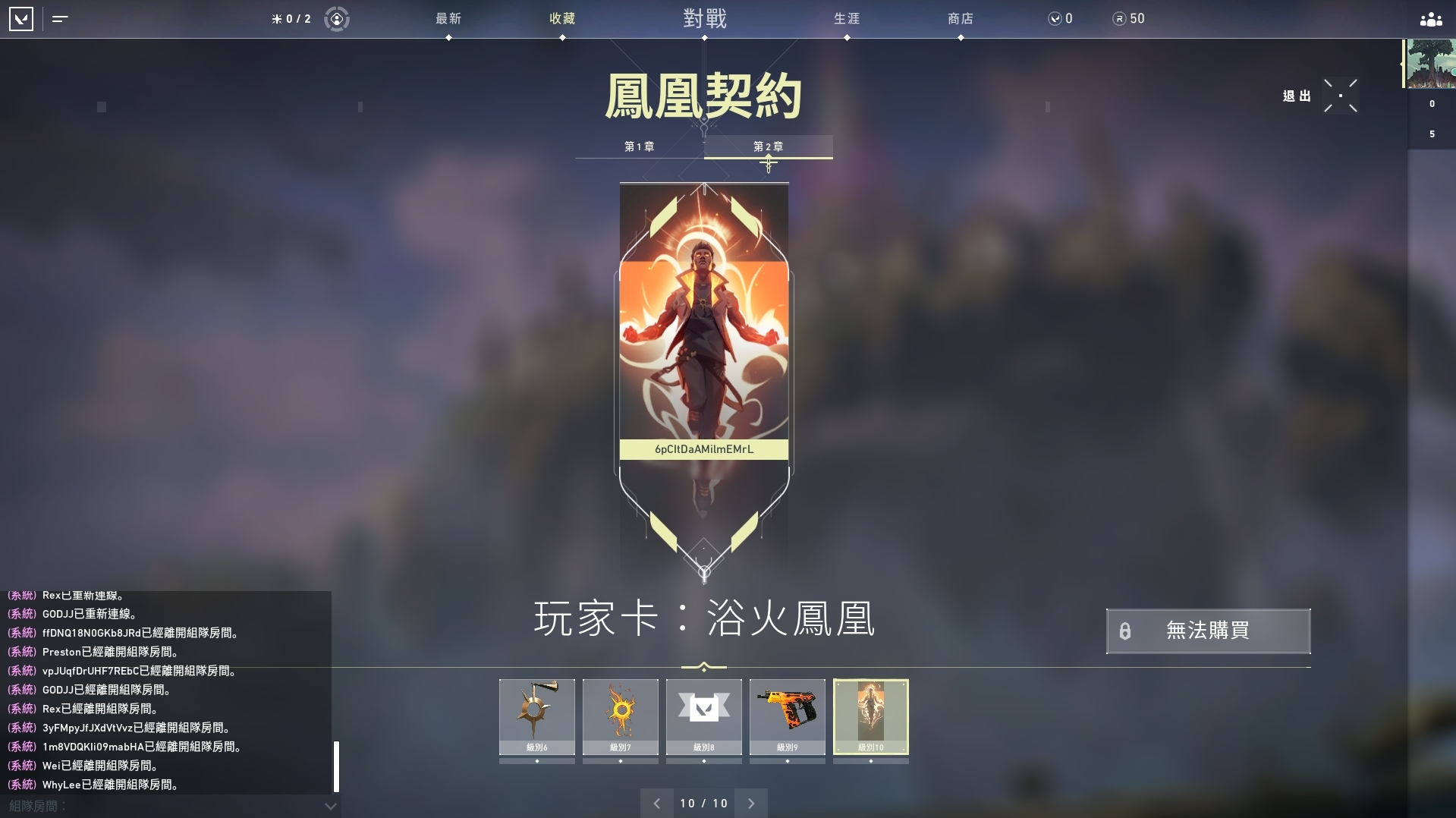Expand the 組隊房間 chat dropdown arrow
1456x818 pixels.
coord(329,807)
